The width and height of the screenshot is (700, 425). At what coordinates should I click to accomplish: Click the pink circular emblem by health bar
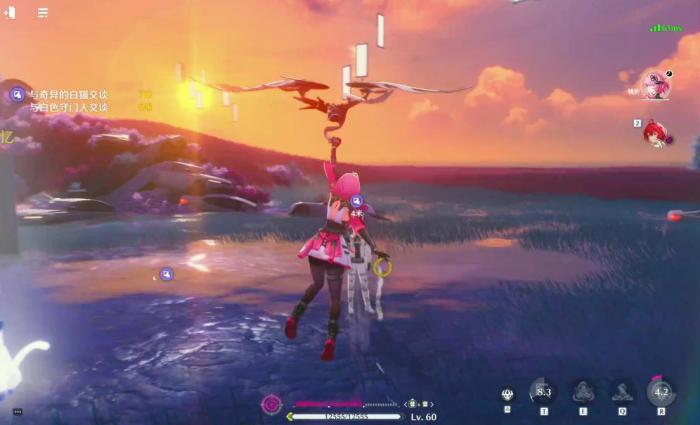271,404
